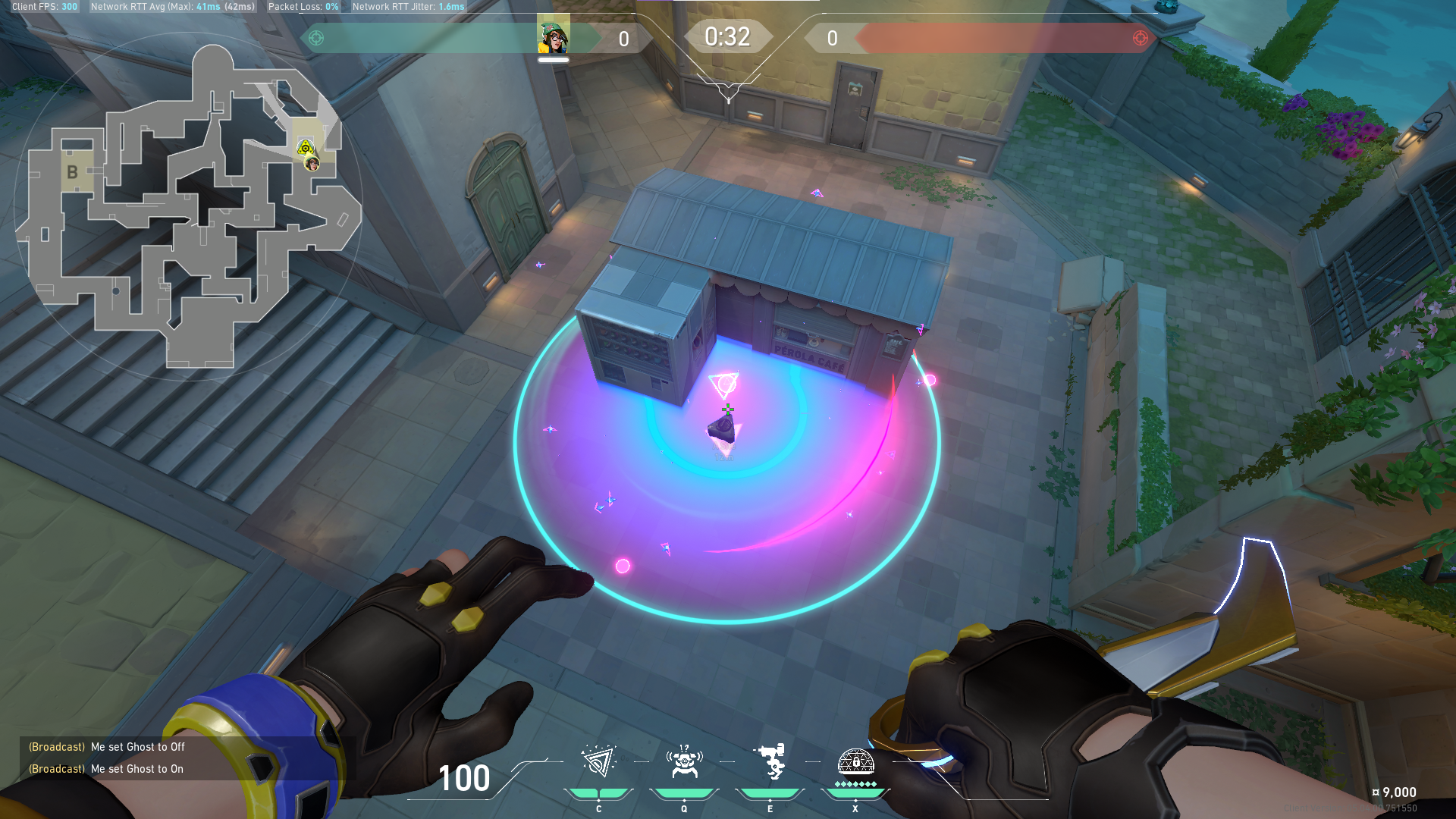Click the Killjoy agent portrait
Viewport: 1456px width, 819px height.
[x=553, y=36]
